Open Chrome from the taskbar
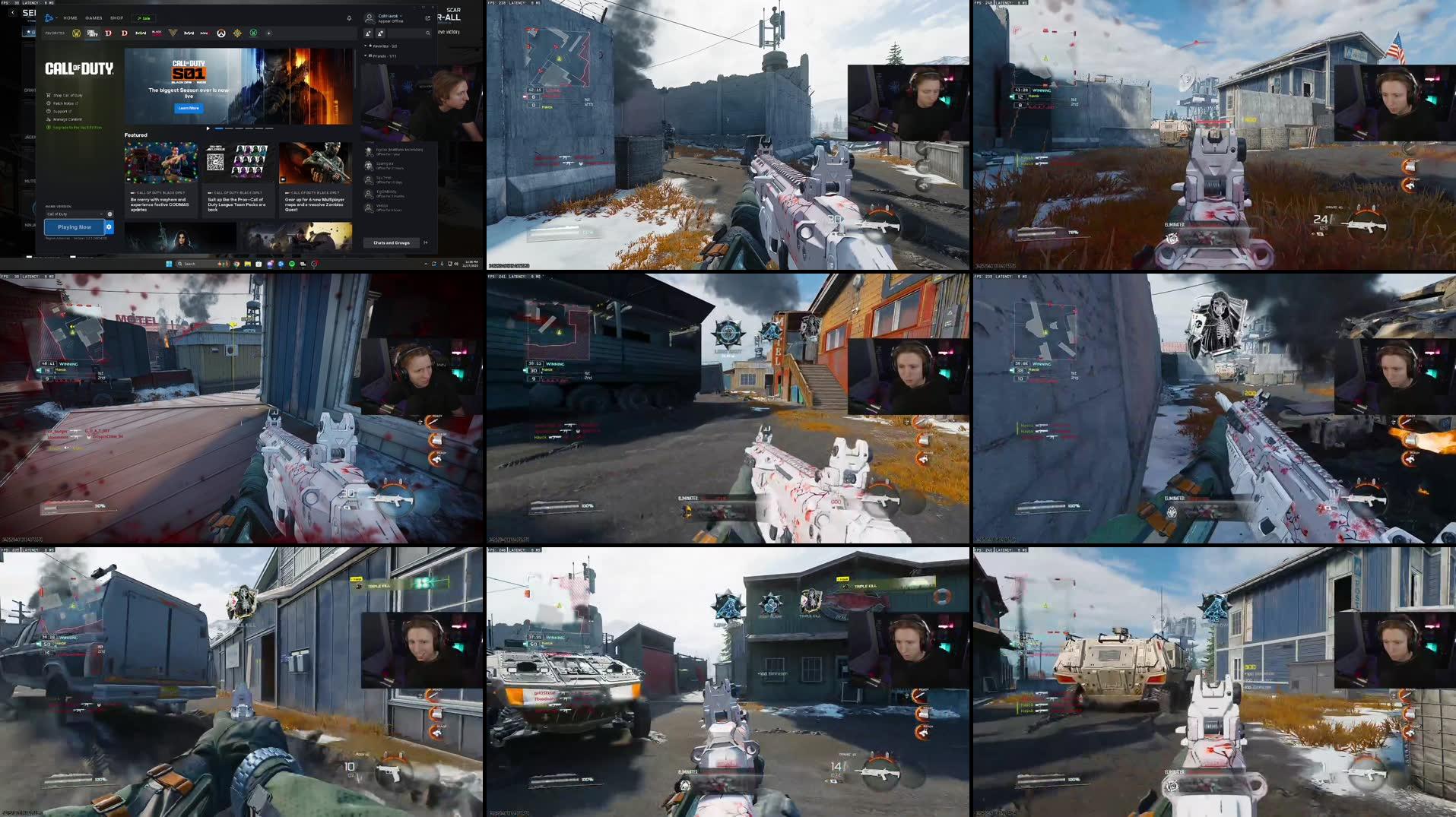The image size is (1456, 817). 236,264
